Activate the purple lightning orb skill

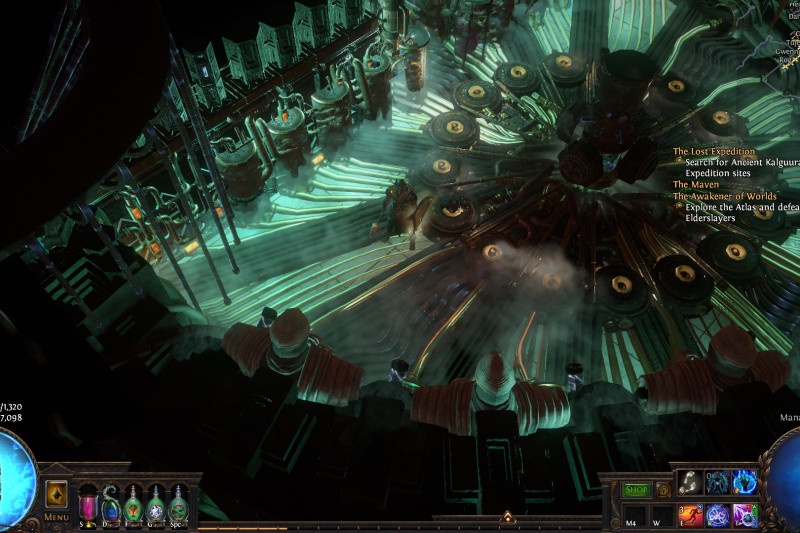(744, 515)
